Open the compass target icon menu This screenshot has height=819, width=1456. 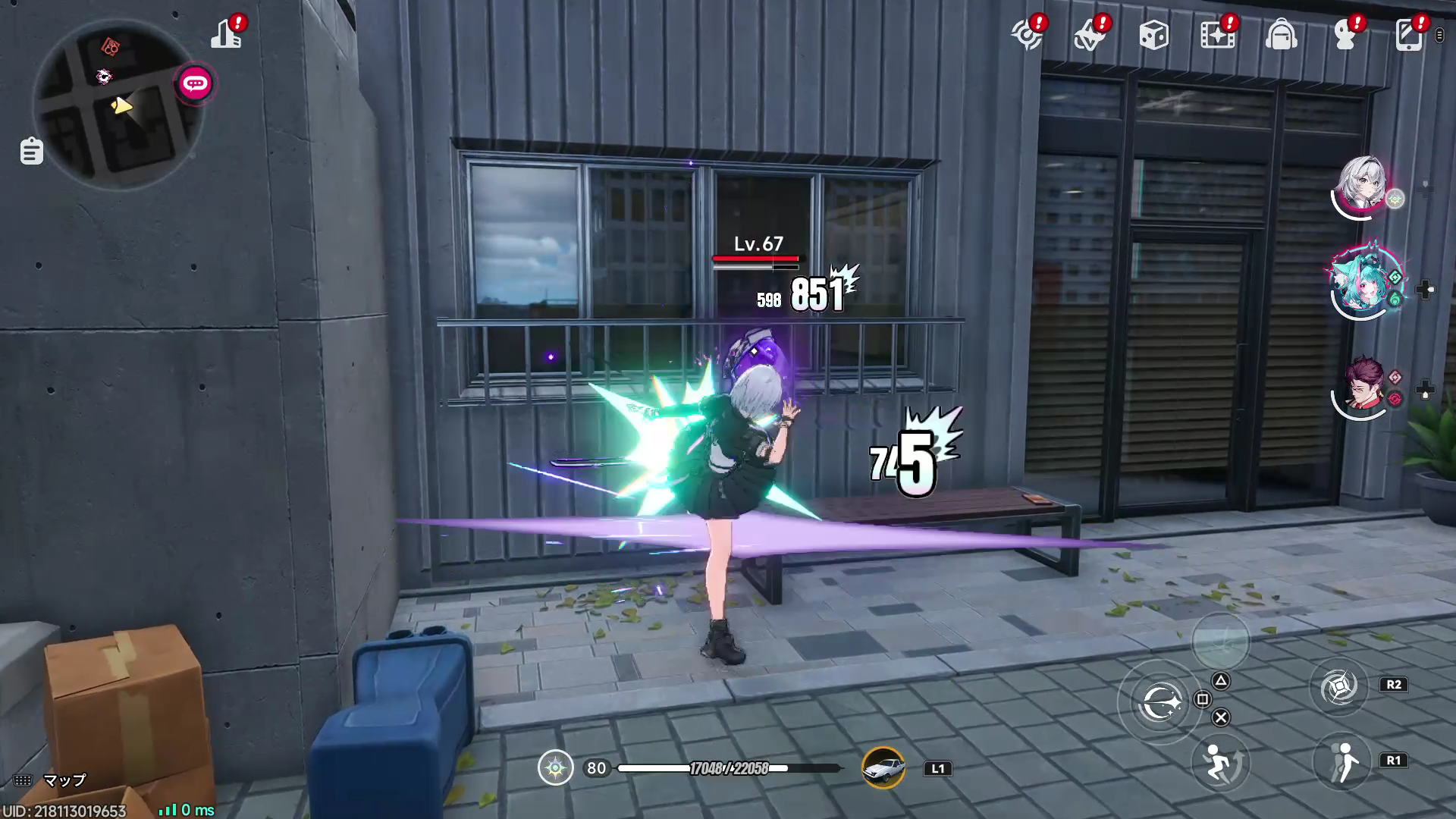click(1027, 36)
